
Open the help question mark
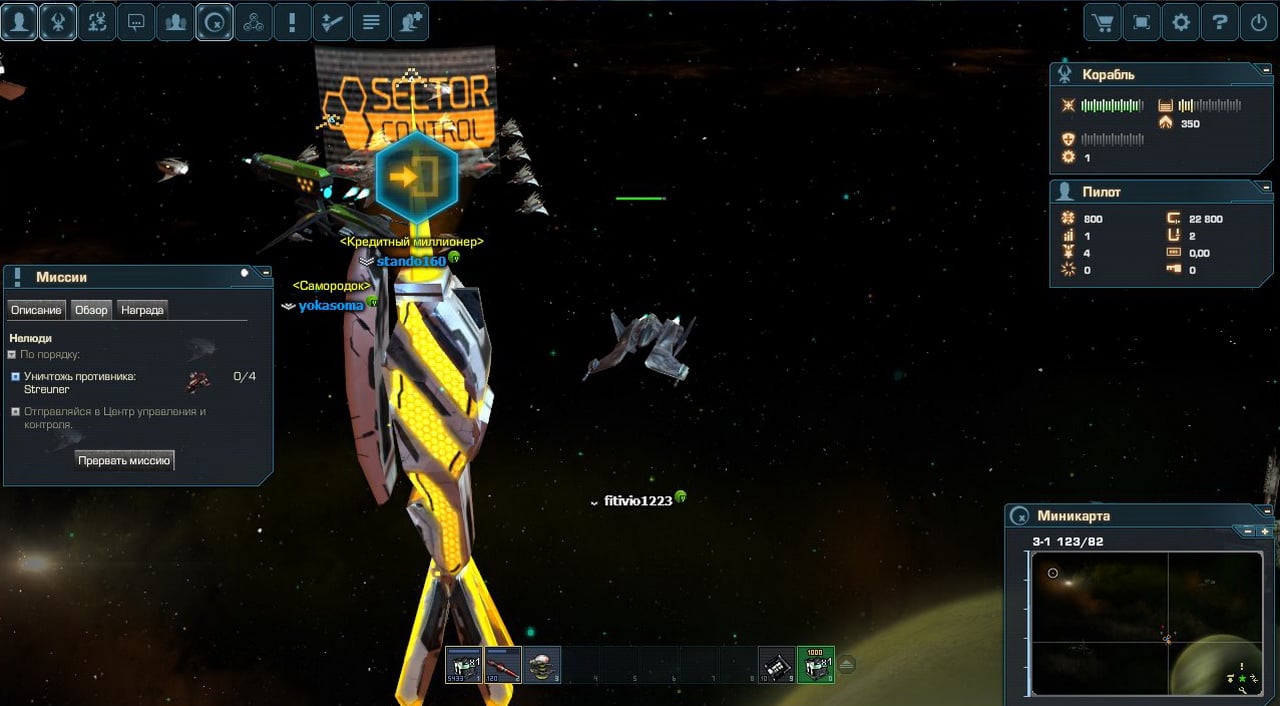coord(1219,21)
